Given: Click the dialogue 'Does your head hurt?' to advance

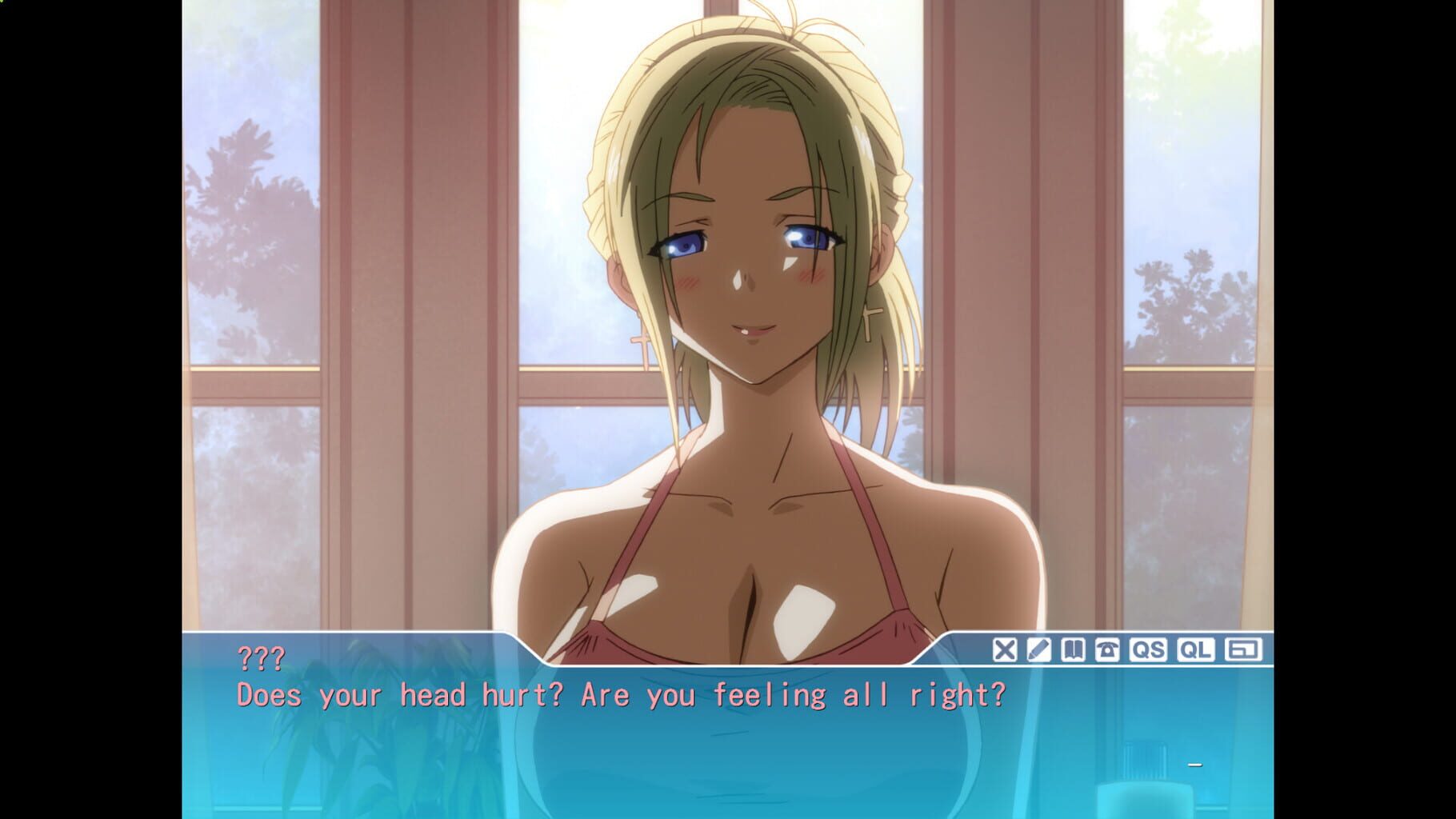Looking at the screenshot, I should tap(620, 695).
